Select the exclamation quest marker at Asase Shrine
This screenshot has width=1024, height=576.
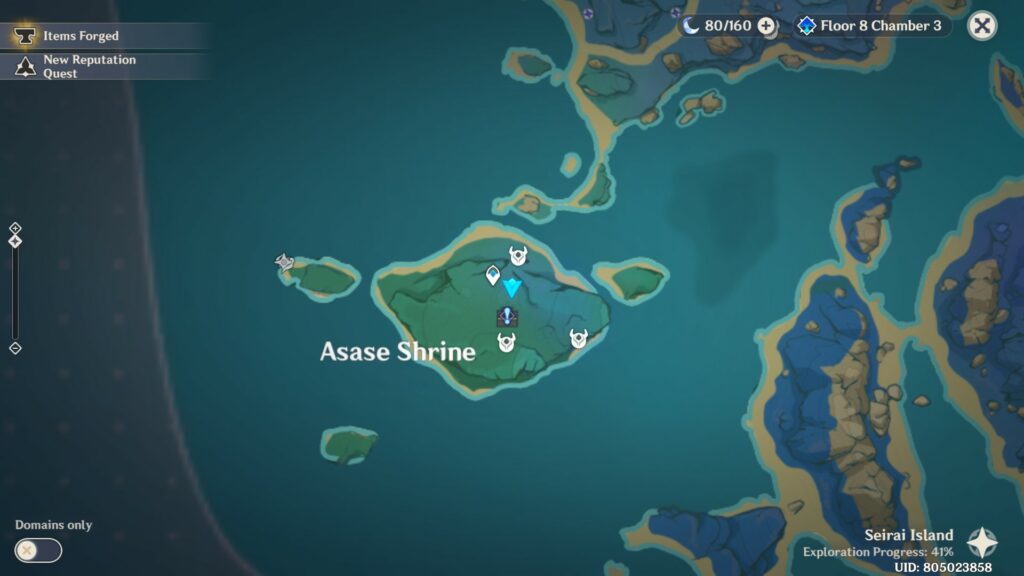click(507, 317)
